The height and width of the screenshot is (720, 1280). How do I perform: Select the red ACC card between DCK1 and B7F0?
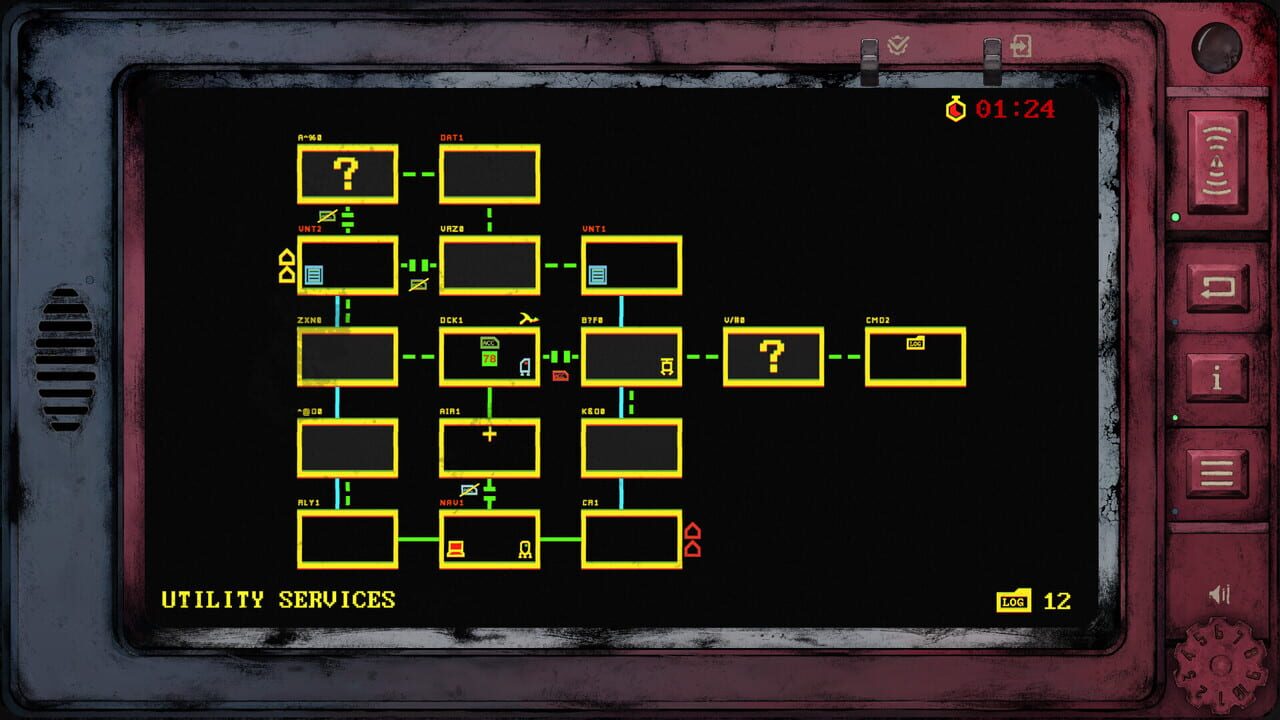coord(560,376)
